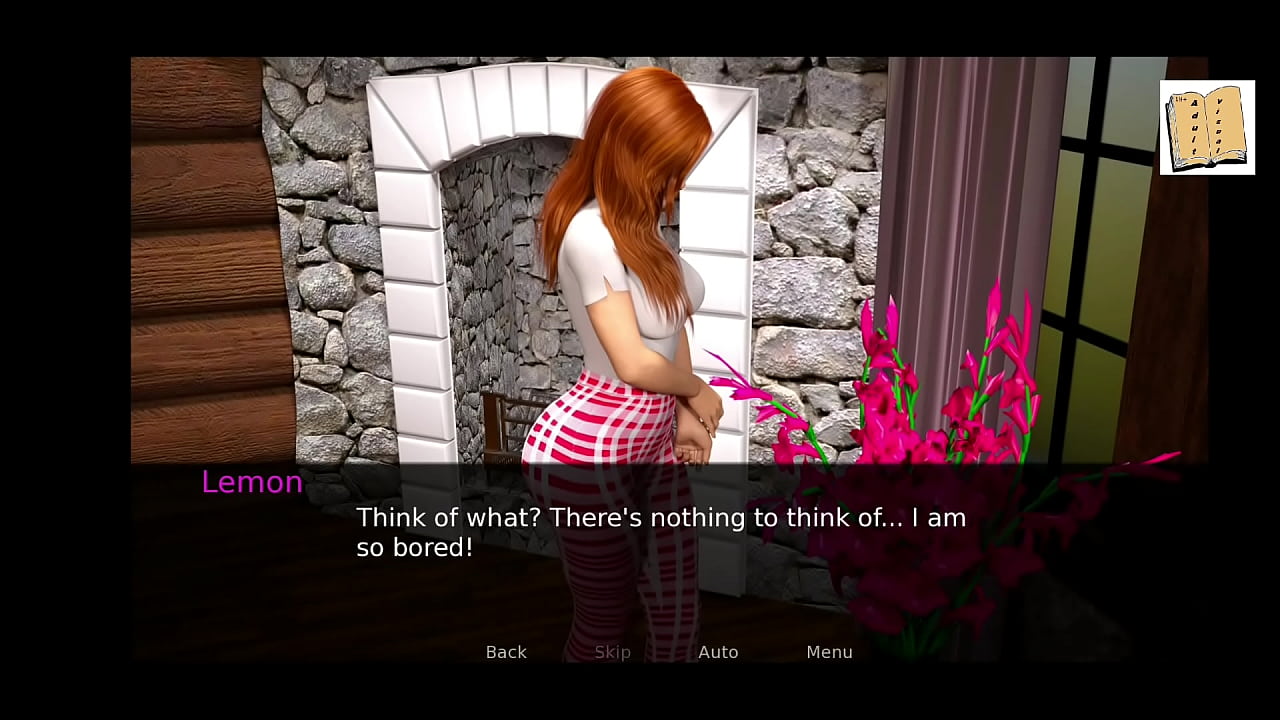Advance Lemon's dialogue text box

660,533
